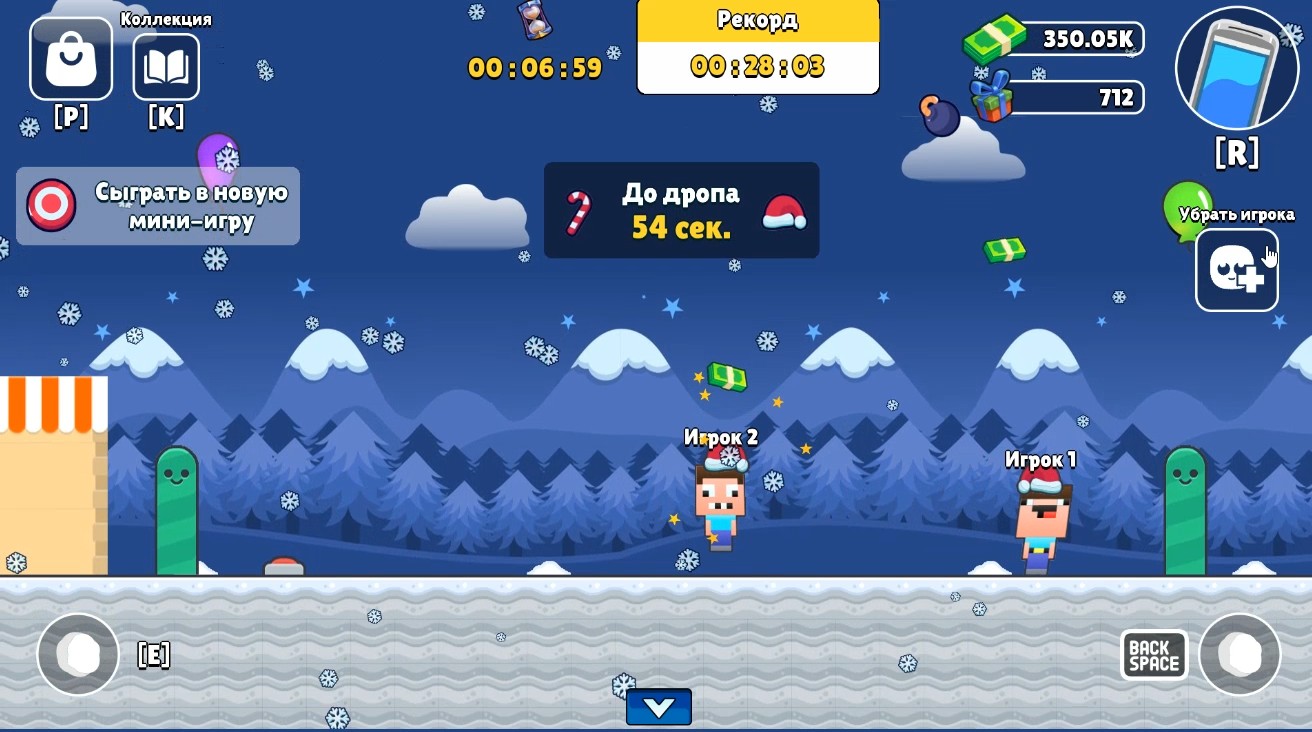
Task: Click the add-player face icon
Action: point(1237,270)
